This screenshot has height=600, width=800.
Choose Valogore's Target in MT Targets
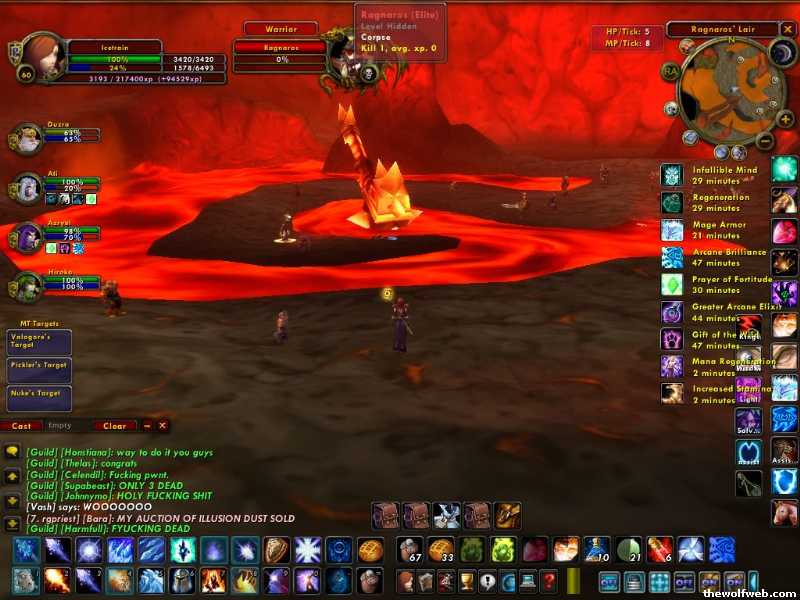[x=39, y=342]
